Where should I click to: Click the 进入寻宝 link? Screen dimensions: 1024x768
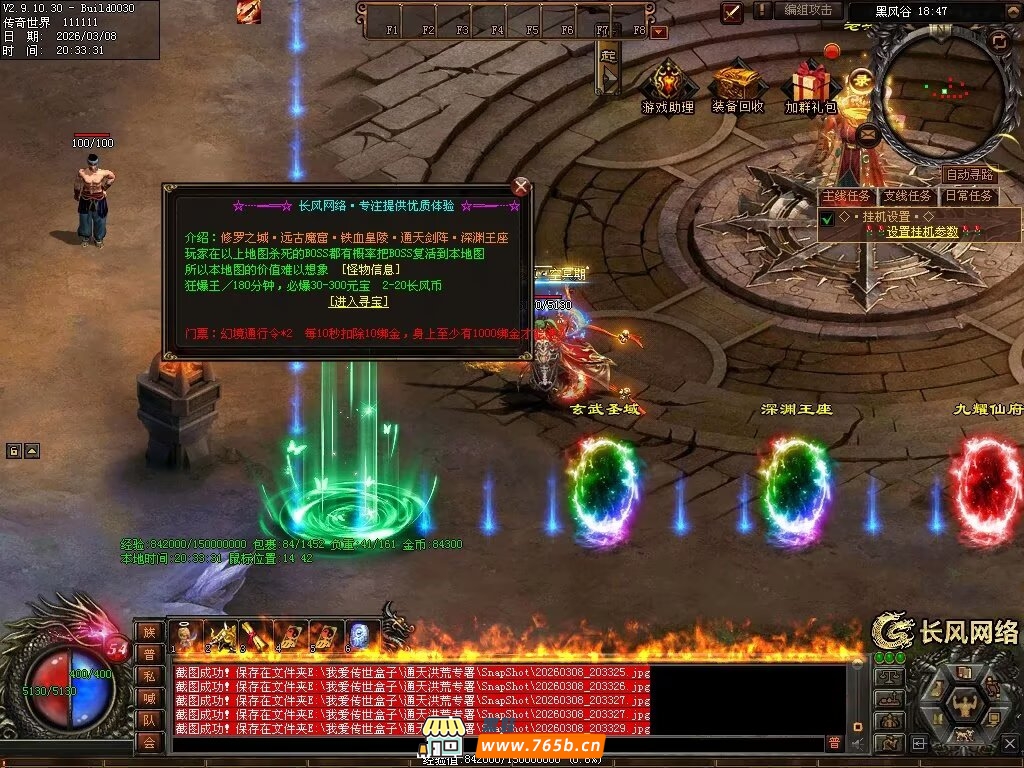click(x=359, y=301)
